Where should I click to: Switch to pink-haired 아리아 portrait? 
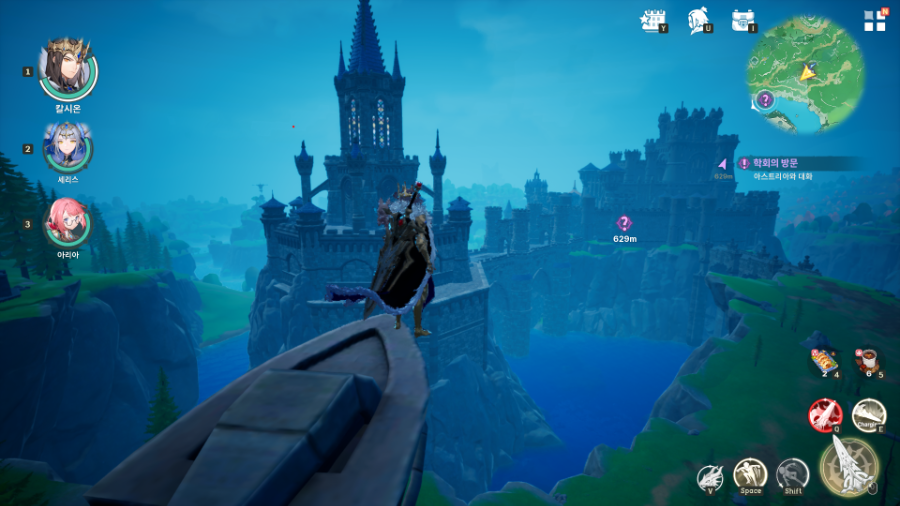(67, 222)
